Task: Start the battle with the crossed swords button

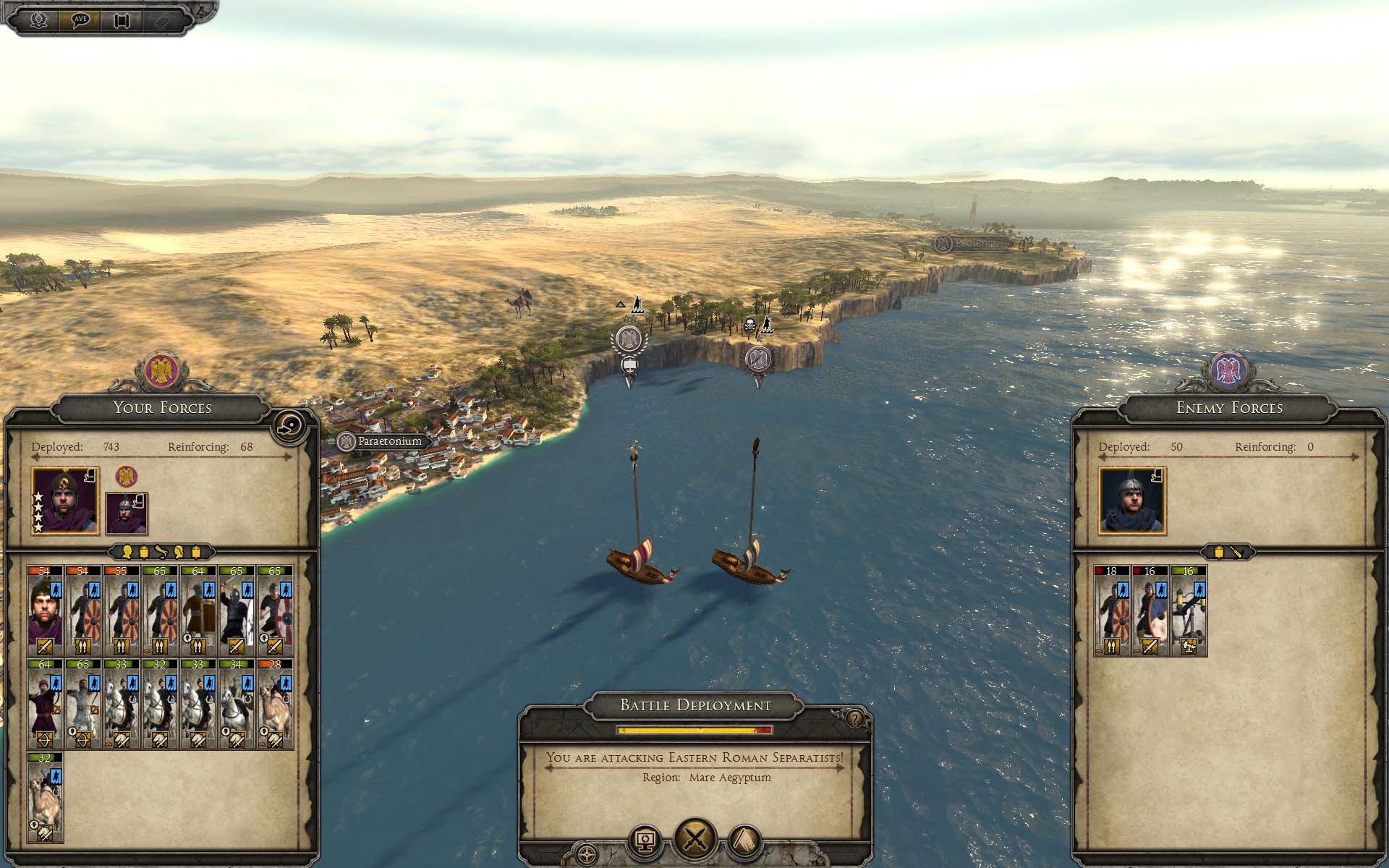Action: (695, 840)
